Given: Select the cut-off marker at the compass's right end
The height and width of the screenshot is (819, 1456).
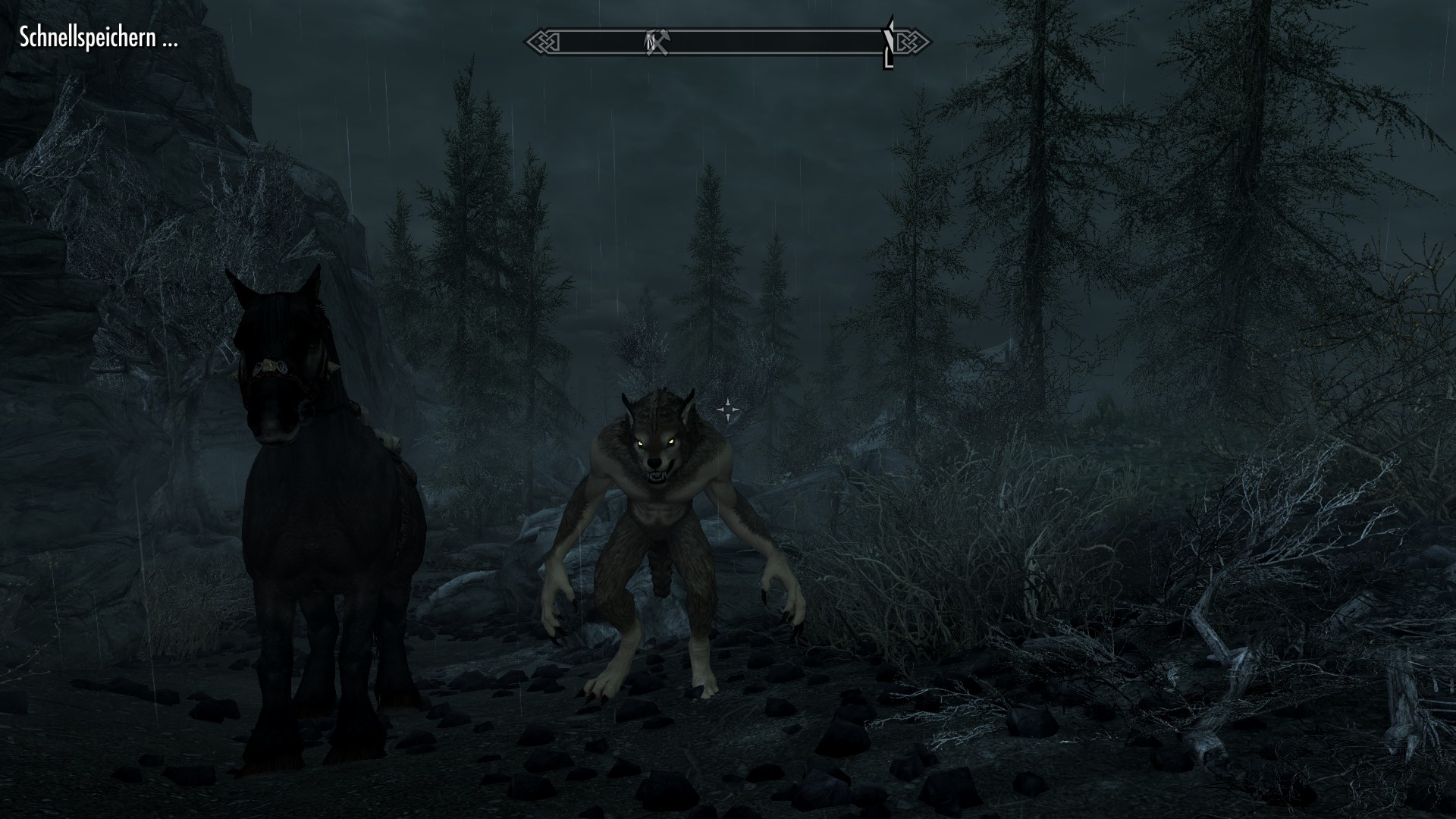Looking at the screenshot, I should pyautogui.click(x=889, y=42).
